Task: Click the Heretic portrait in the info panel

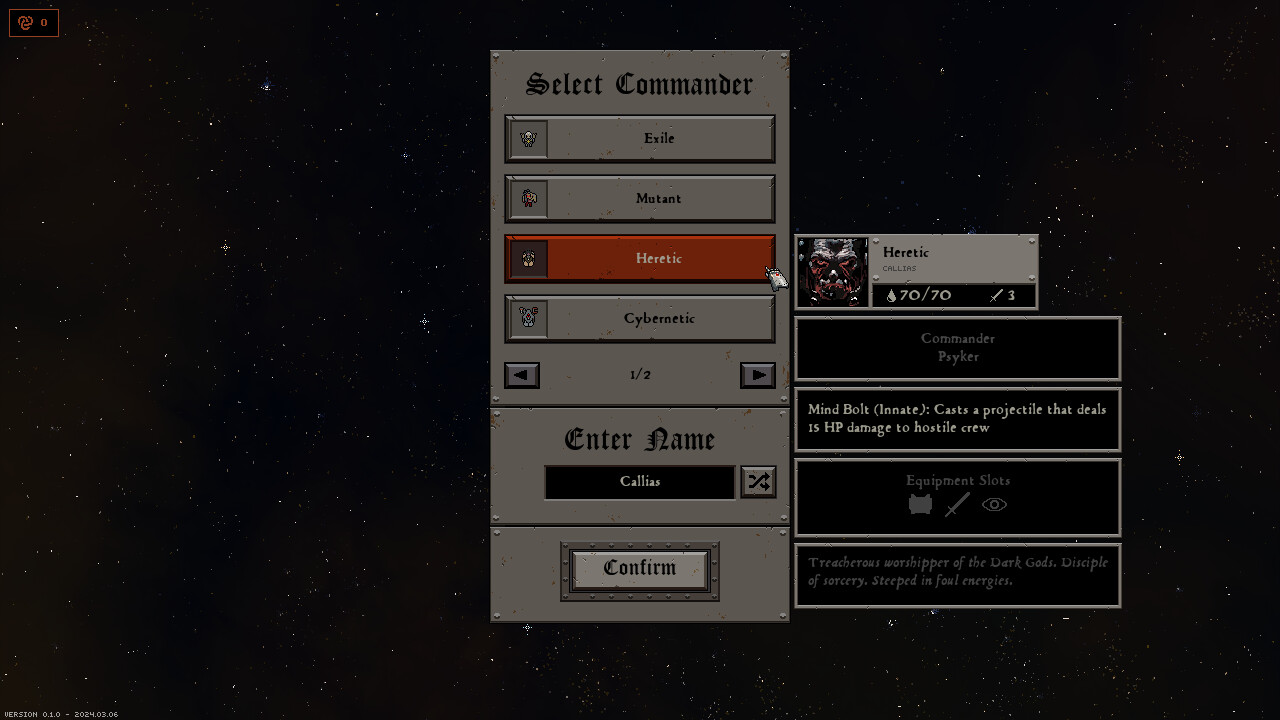Action: (x=833, y=270)
